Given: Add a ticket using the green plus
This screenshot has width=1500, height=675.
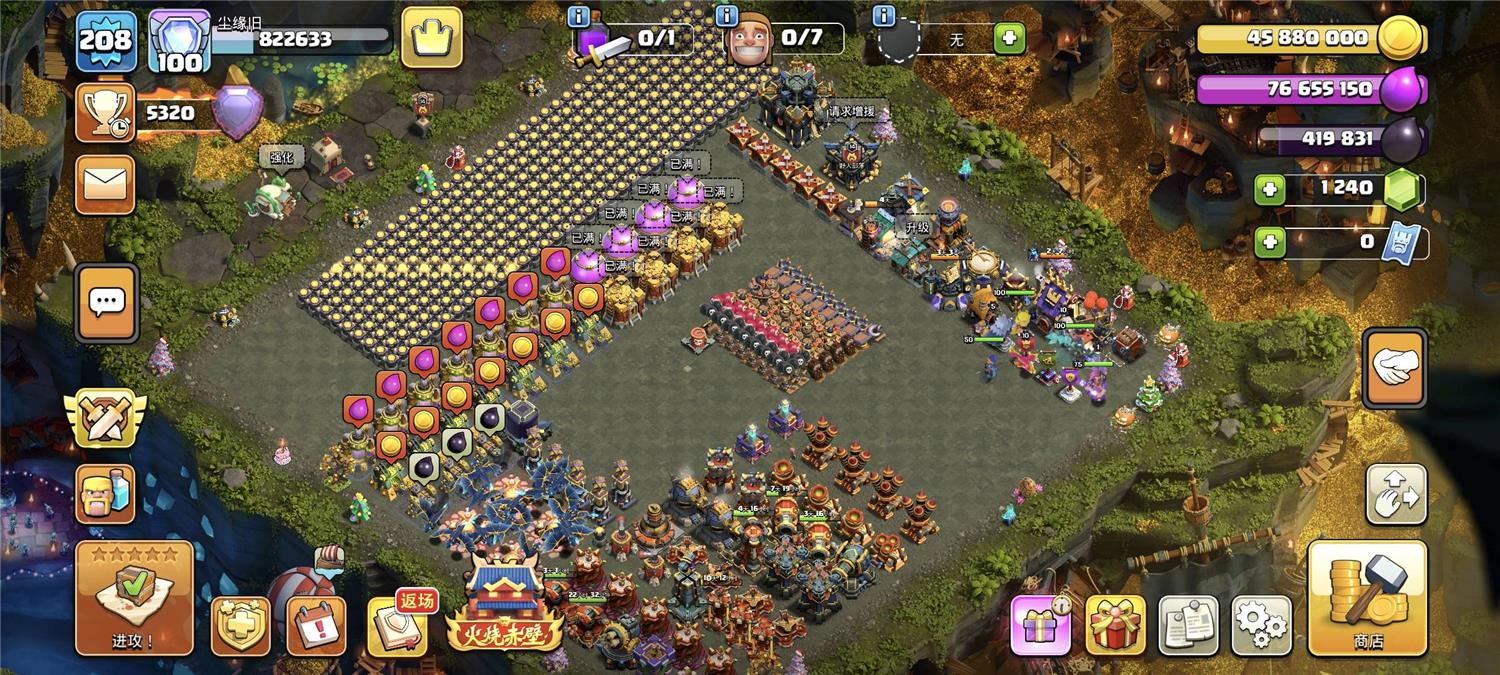Looking at the screenshot, I should tap(1270, 242).
